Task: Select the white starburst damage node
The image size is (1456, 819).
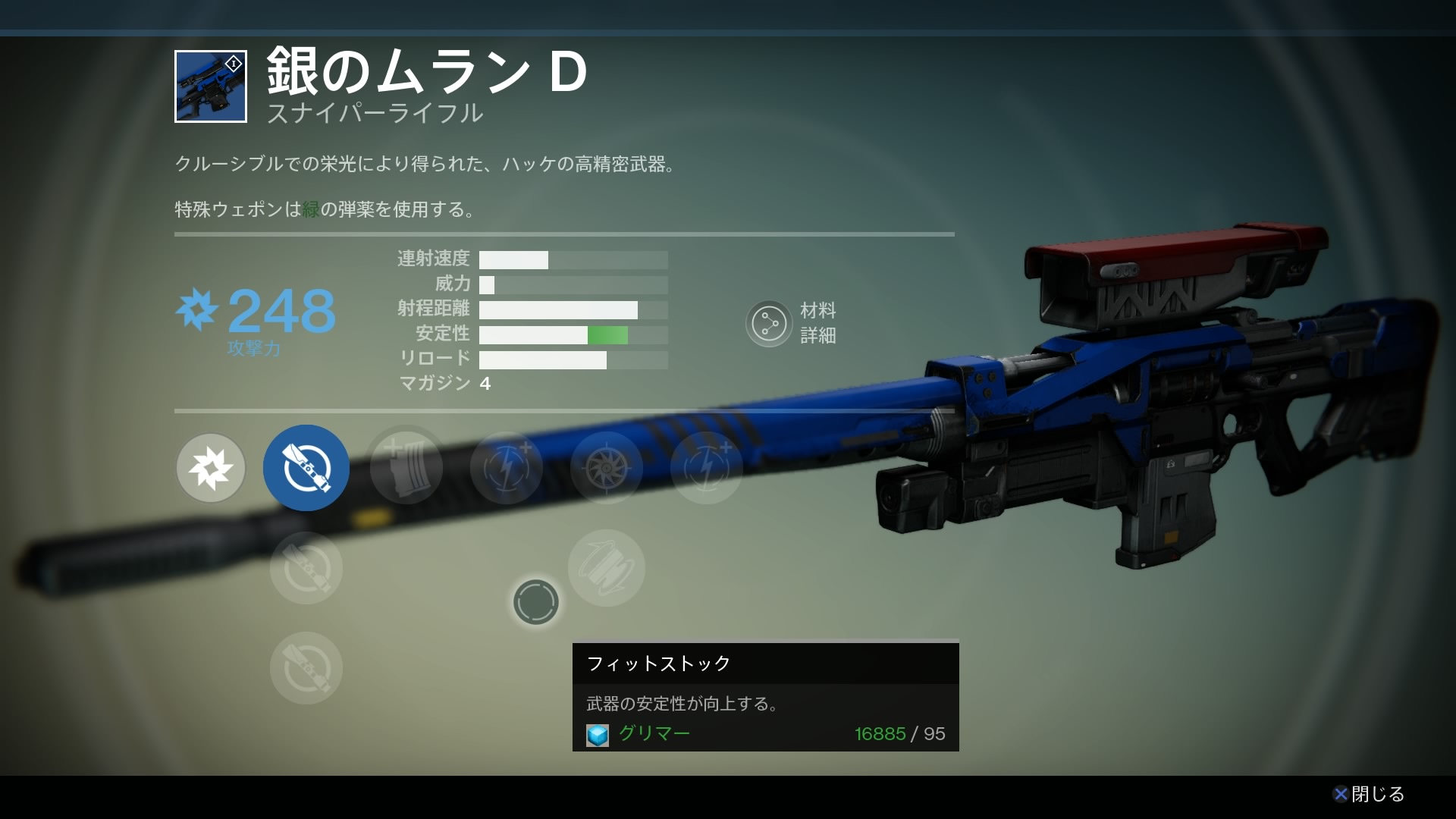Action: click(x=211, y=468)
